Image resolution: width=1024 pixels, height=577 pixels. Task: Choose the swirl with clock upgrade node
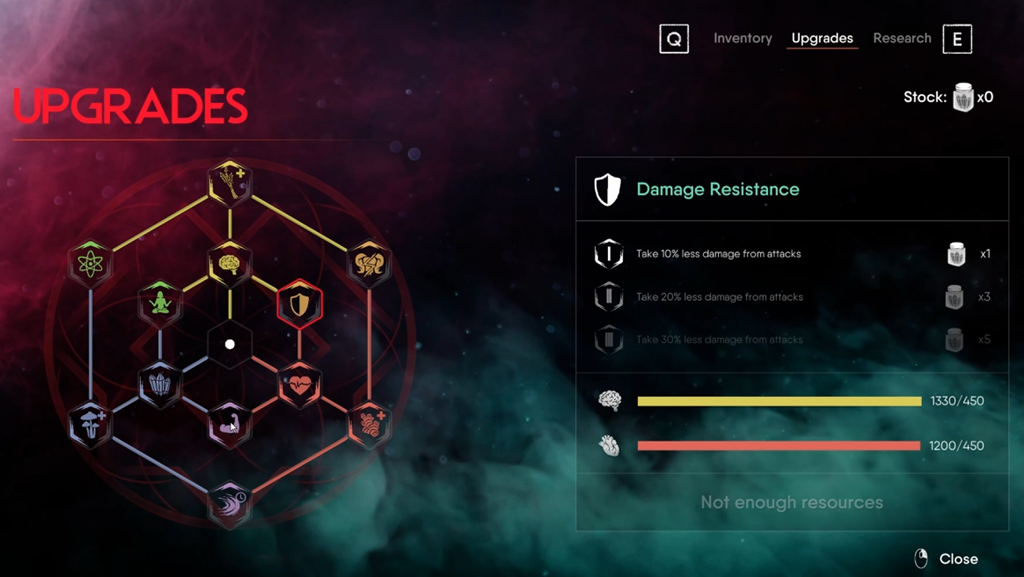coord(229,504)
